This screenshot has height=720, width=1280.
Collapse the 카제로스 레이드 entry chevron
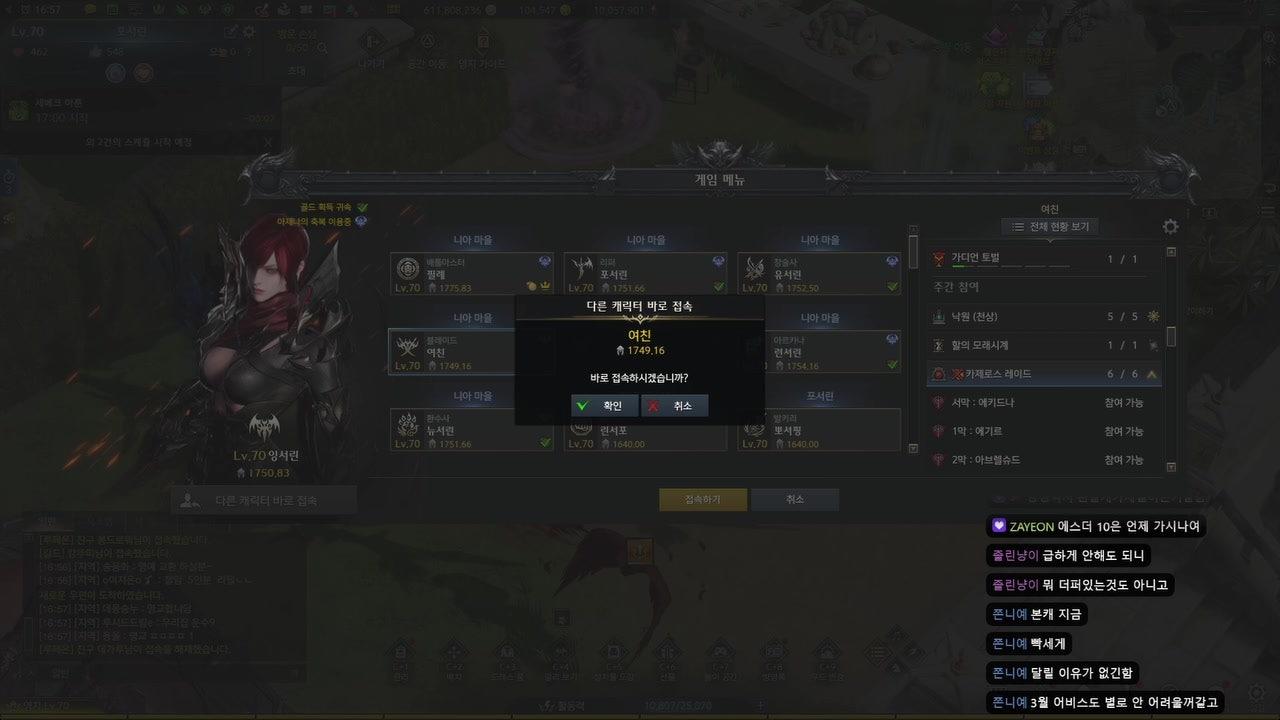coord(1153,375)
